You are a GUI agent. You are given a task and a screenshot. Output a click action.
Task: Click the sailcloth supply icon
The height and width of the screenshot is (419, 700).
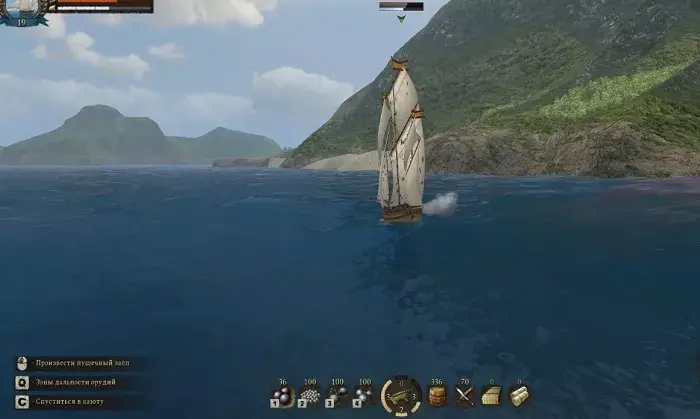pyautogui.click(x=519, y=396)
